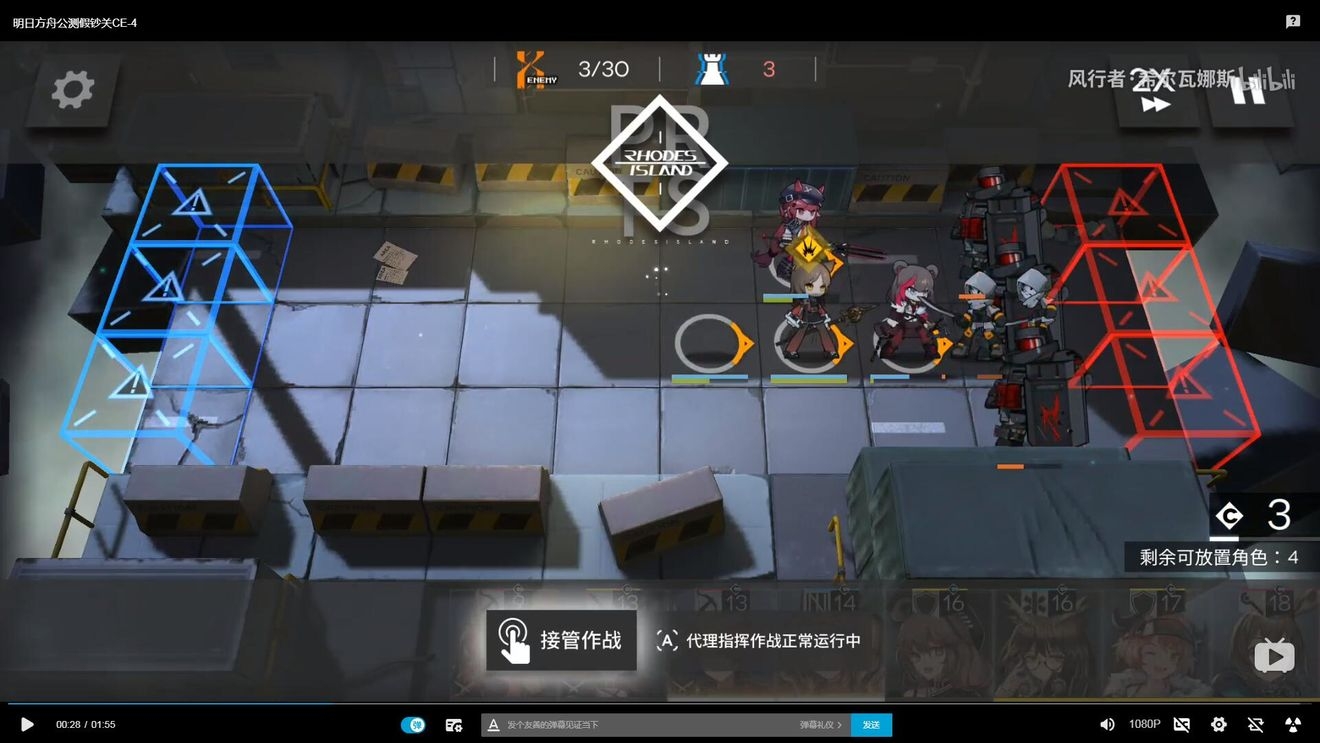Screen dimensions: 1320x743
Task: Open the video player settings gear
Action: point(1218,724)
